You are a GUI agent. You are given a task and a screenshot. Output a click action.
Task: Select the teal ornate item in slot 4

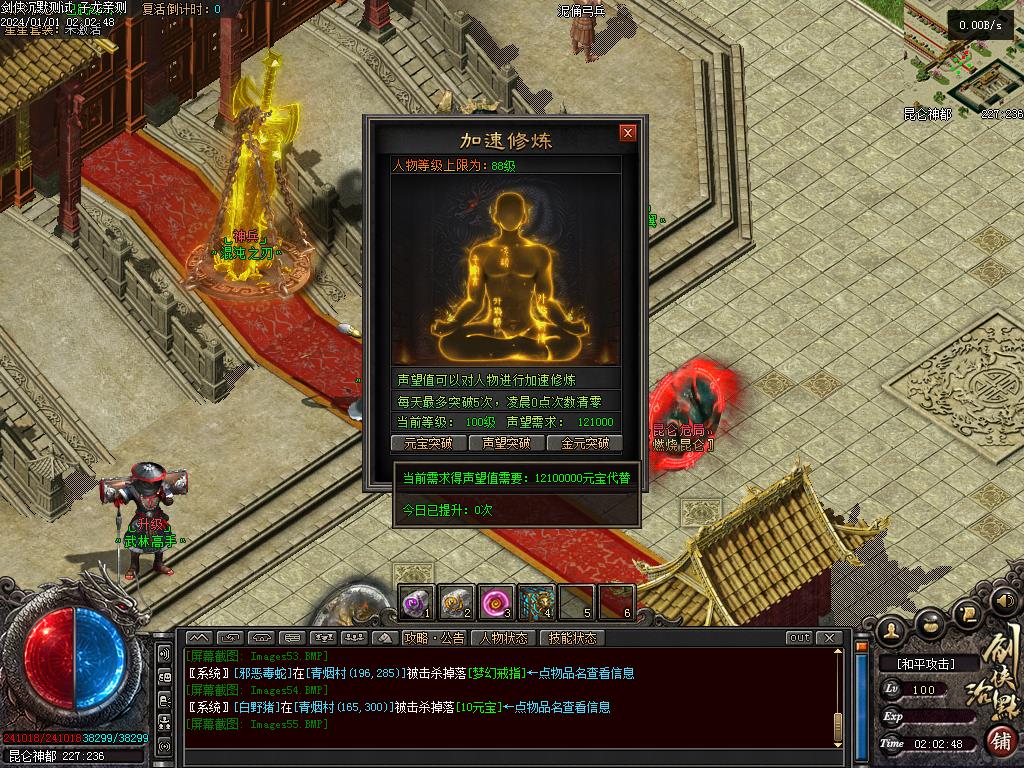point(536,602)
